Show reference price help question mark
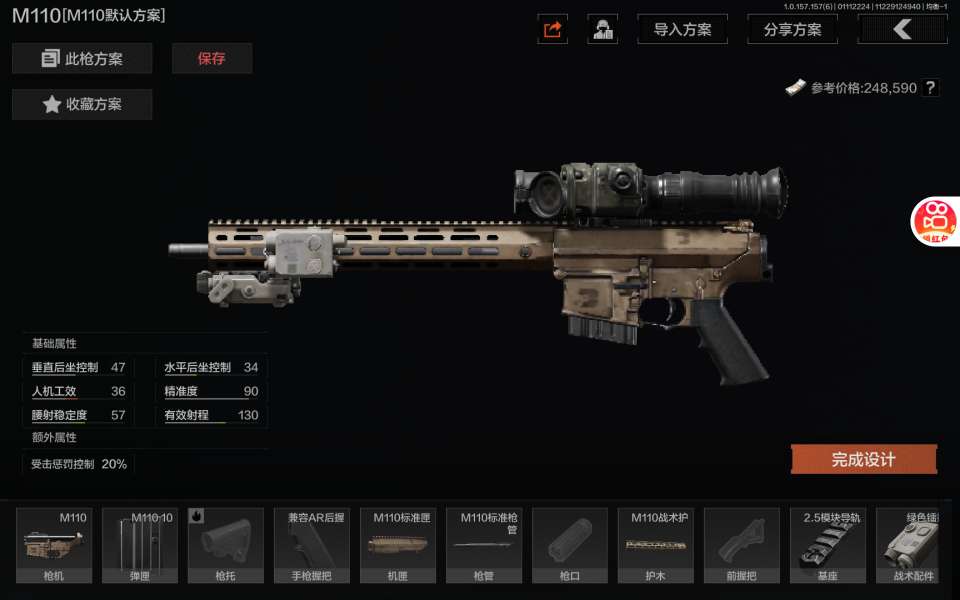960x600 pixels. pos(931,88)
